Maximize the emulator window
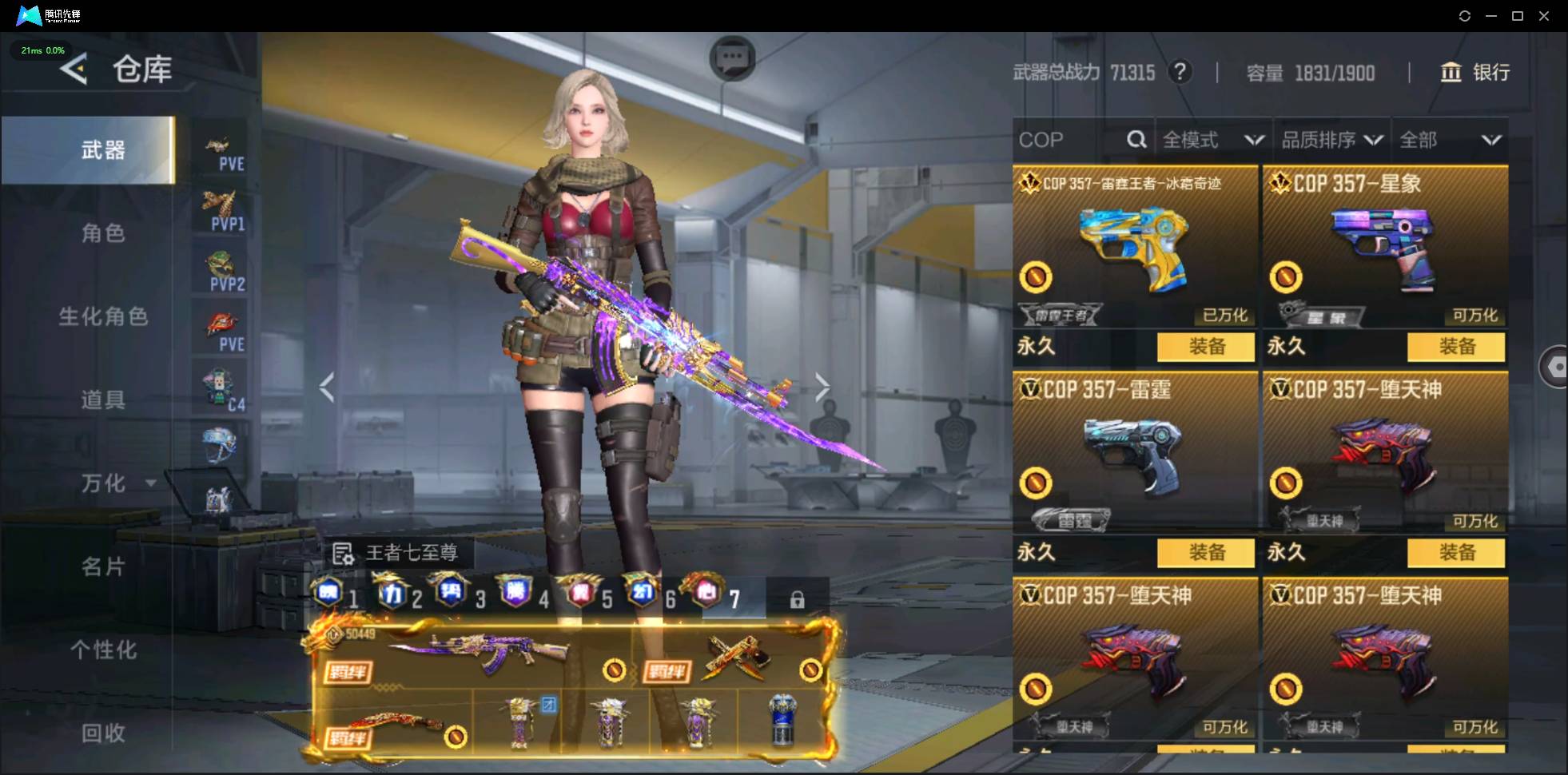Screen dimensions: 1568x775 pyautogui.click(x=1518, y=16)
